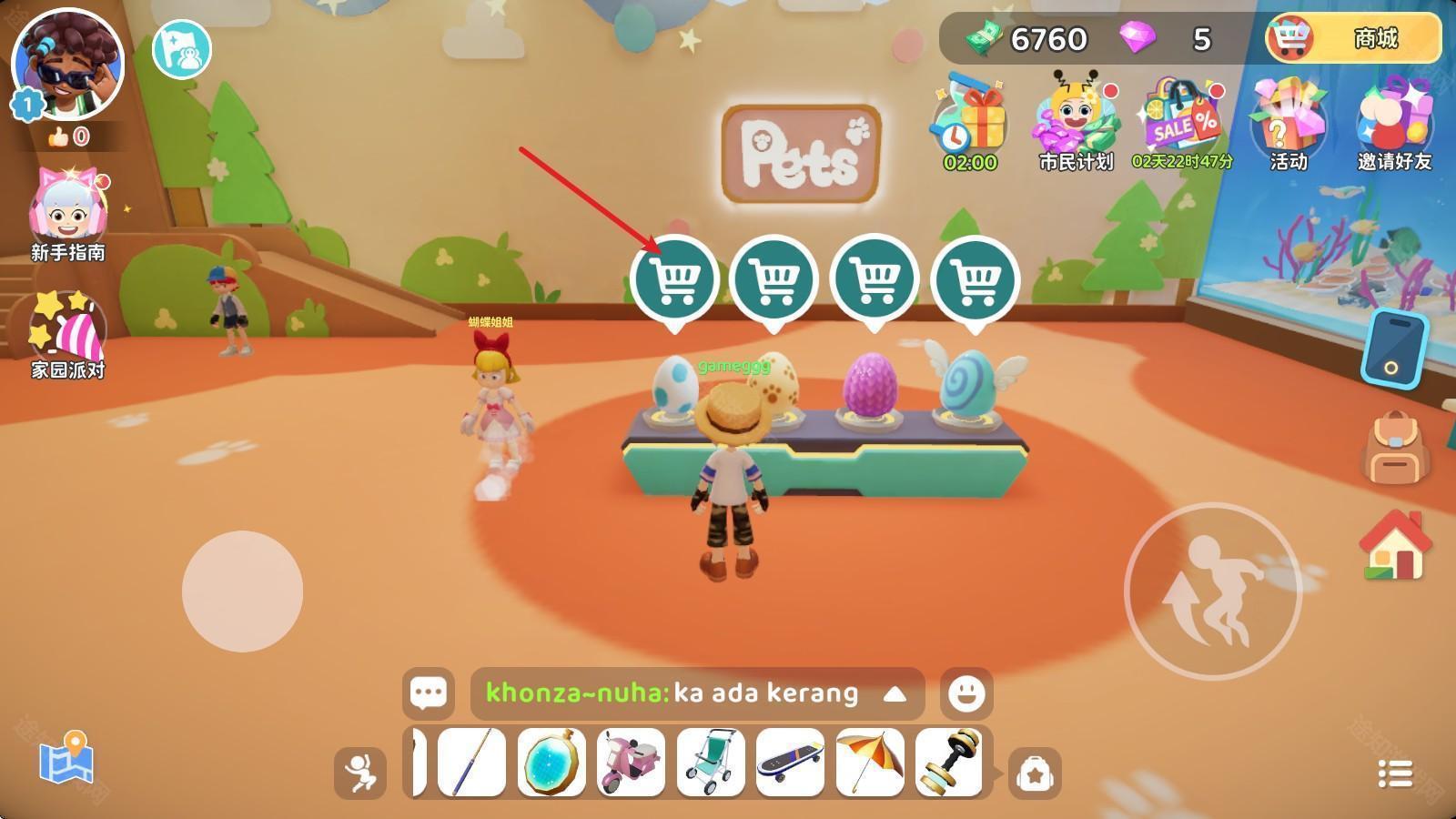
Task: Open the backpack inventory
Action: (x=1394, y=448)
